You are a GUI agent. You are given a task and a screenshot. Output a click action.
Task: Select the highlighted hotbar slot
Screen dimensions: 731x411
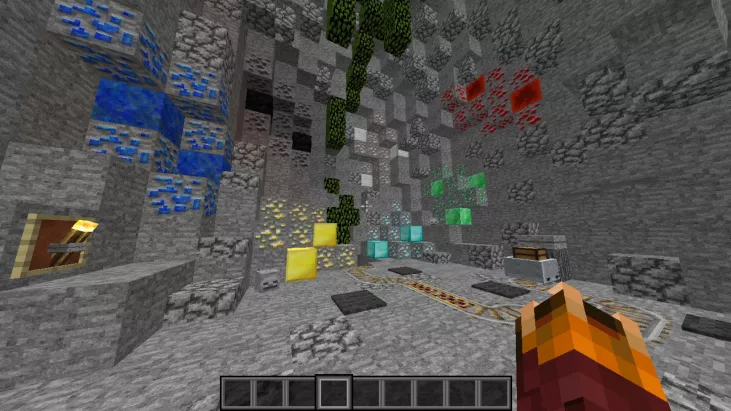tap(333, 391)
